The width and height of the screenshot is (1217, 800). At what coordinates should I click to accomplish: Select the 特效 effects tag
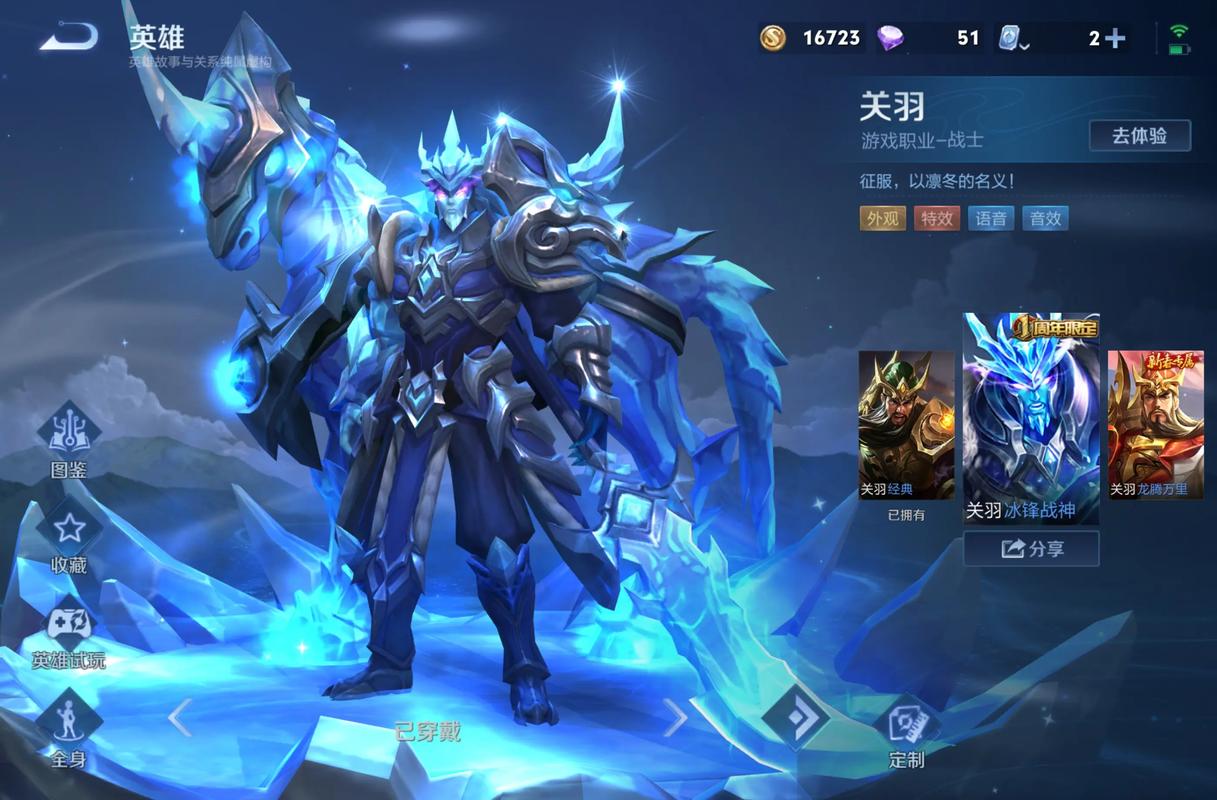pos(937,218)
